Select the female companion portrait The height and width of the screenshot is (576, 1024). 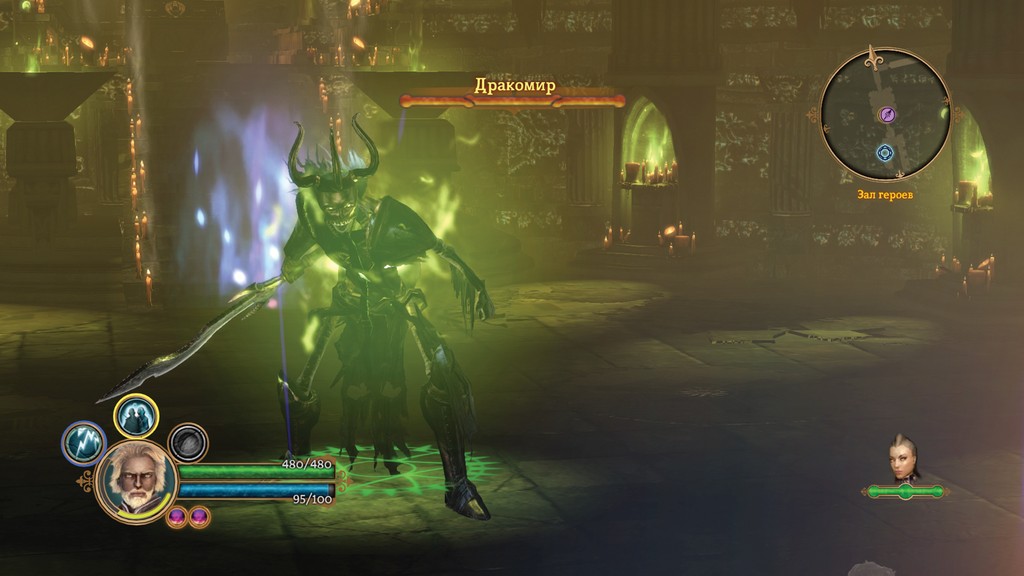pyautogui.click(x=904, y=459)
